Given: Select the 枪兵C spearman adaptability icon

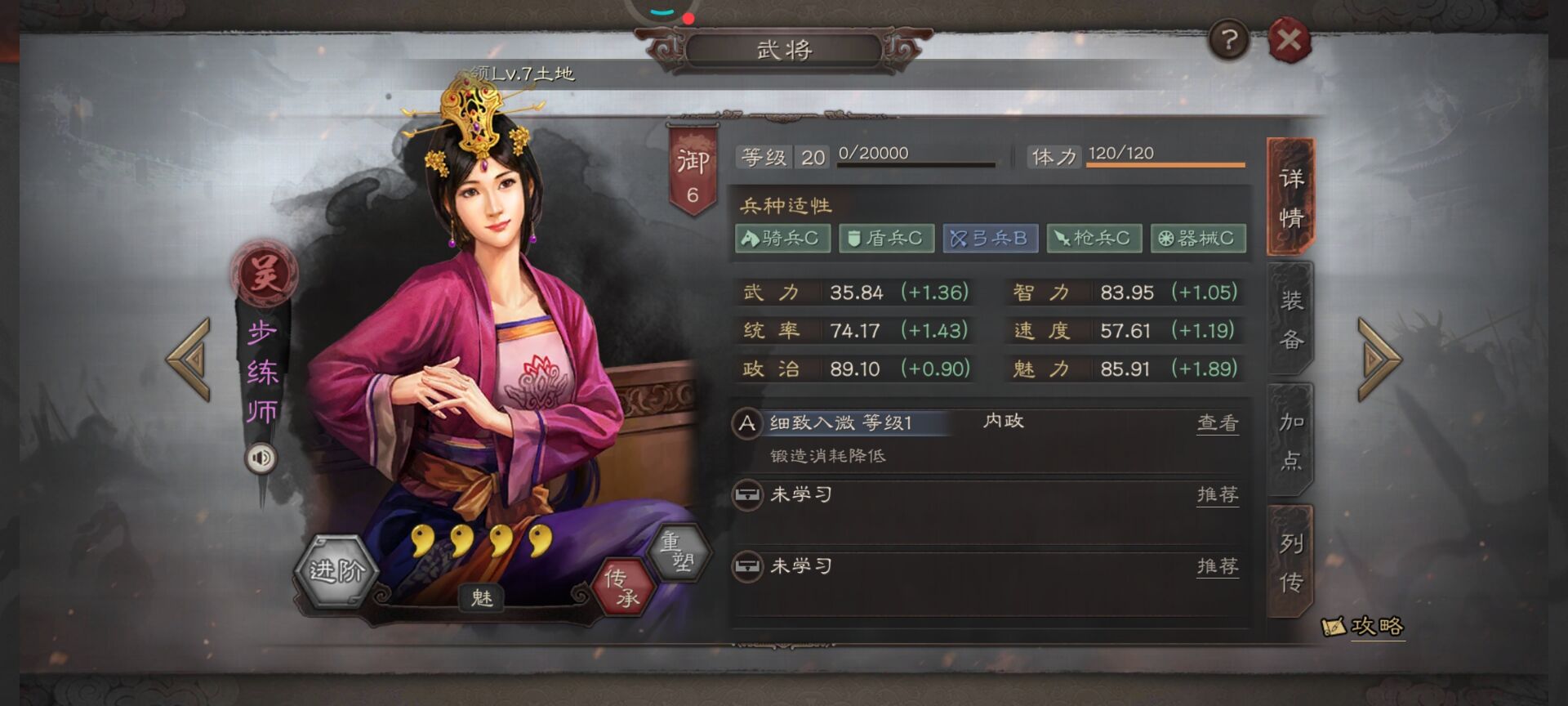Looking at the screenshot, I should pyautogui.click(x=1094, y=239).
